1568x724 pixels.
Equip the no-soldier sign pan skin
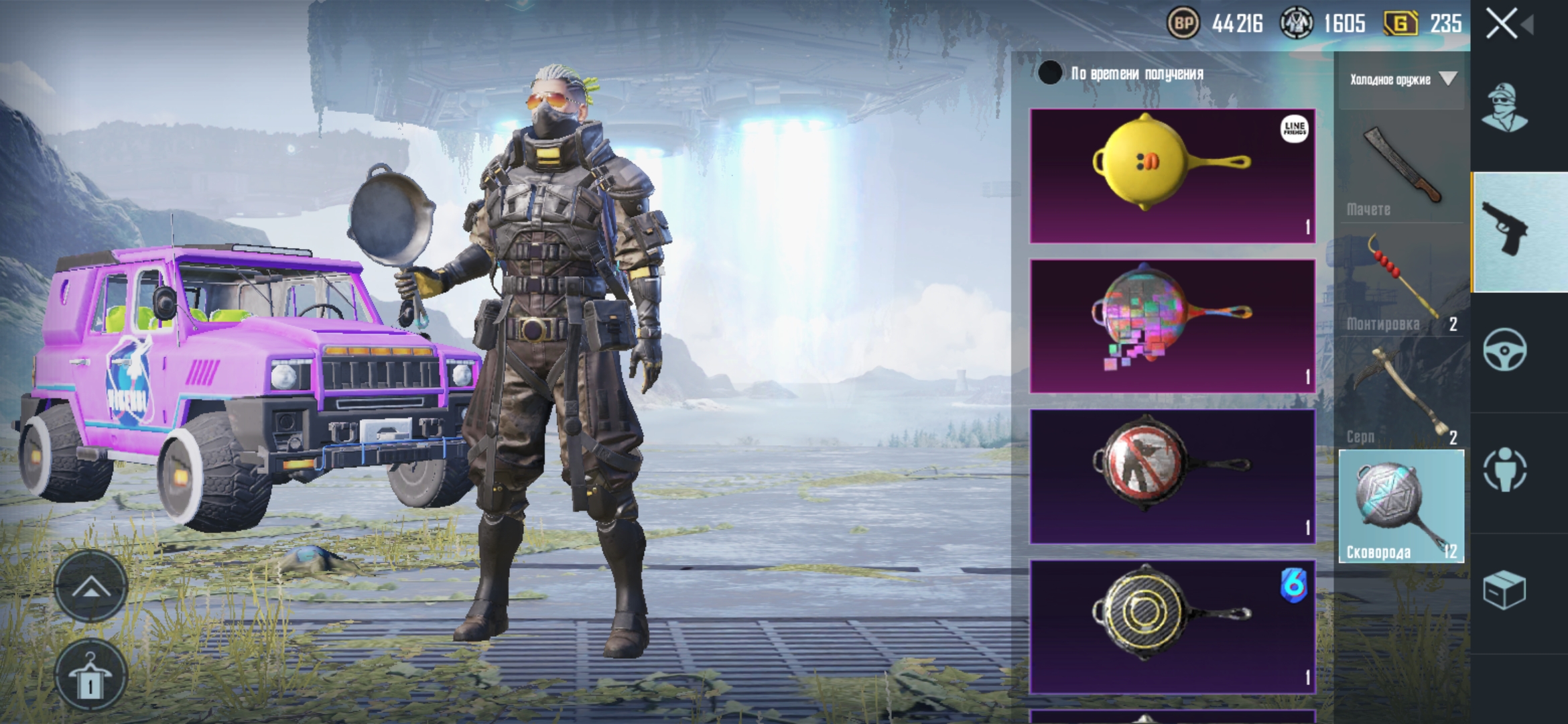(1173, 476)
